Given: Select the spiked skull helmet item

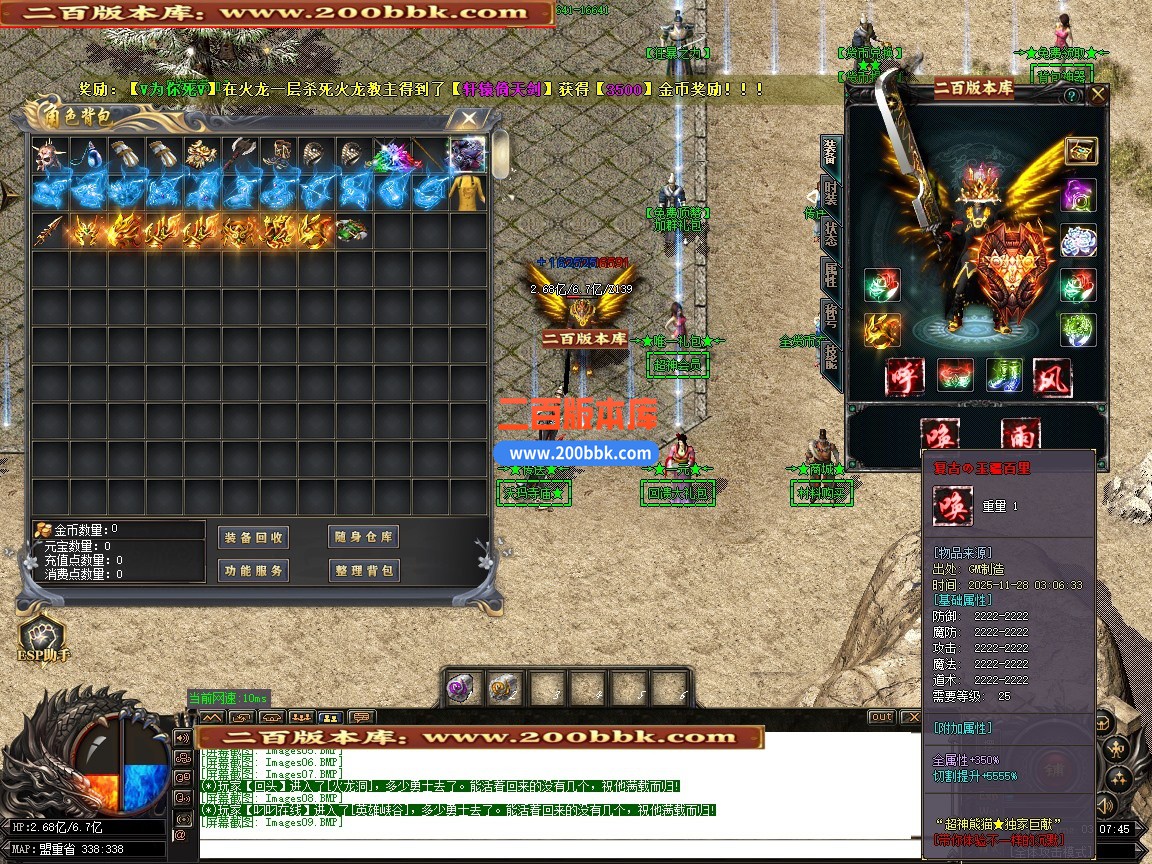Looking at the screenshot, I should point(47,155).
